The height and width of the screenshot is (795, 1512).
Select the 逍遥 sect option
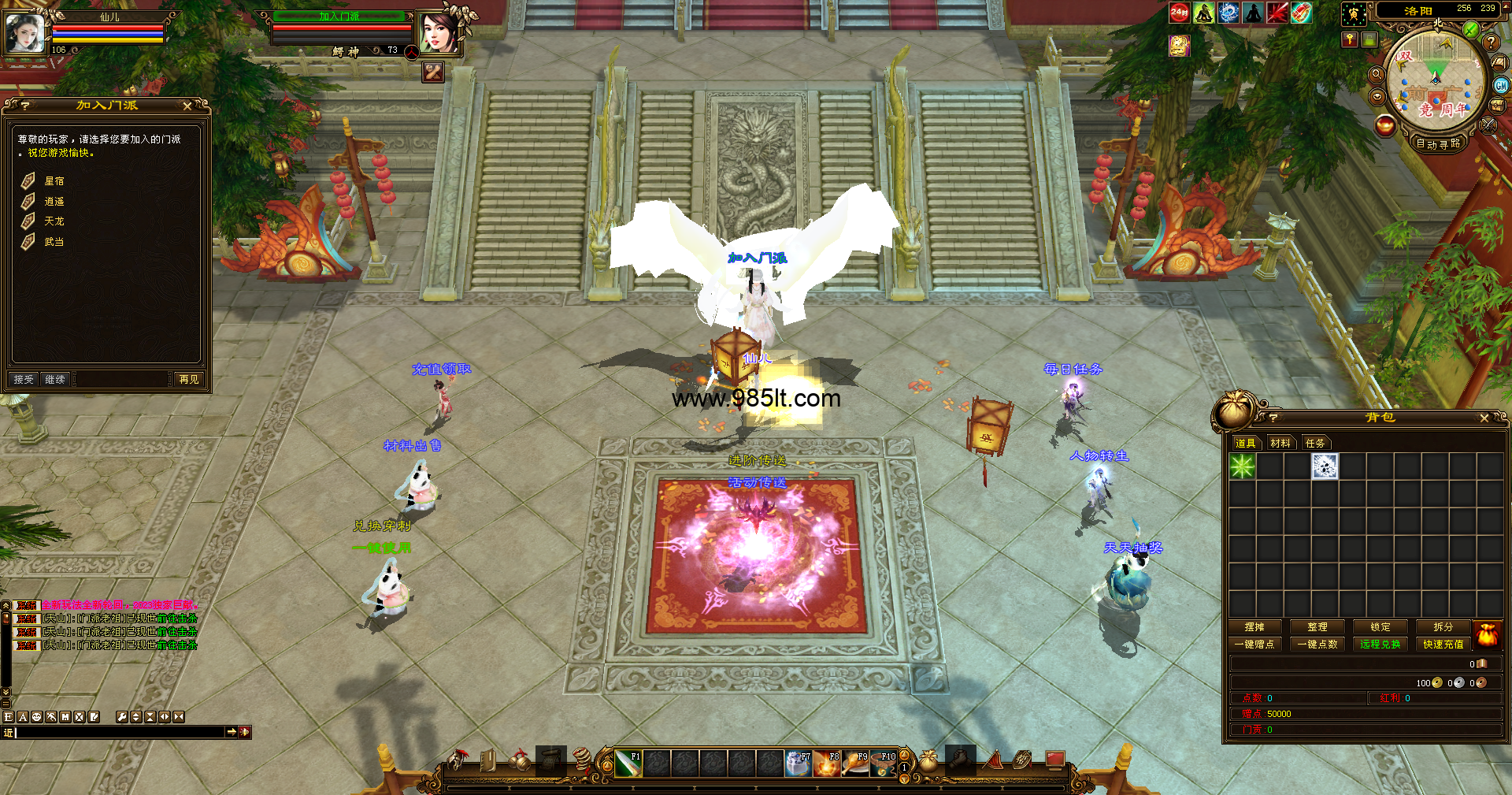point(54,202)
